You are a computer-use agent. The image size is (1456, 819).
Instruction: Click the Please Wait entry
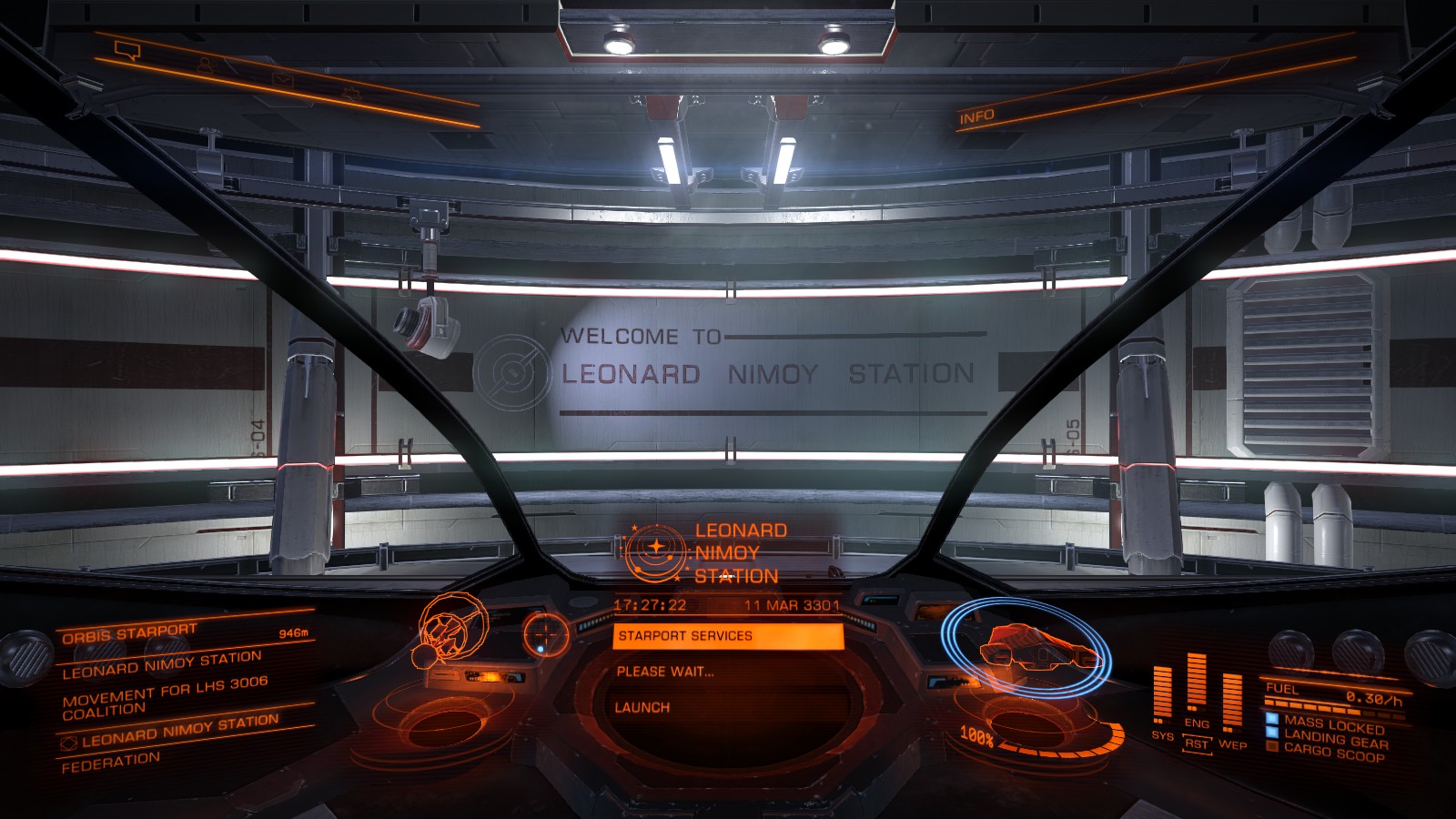pos(665,672)
